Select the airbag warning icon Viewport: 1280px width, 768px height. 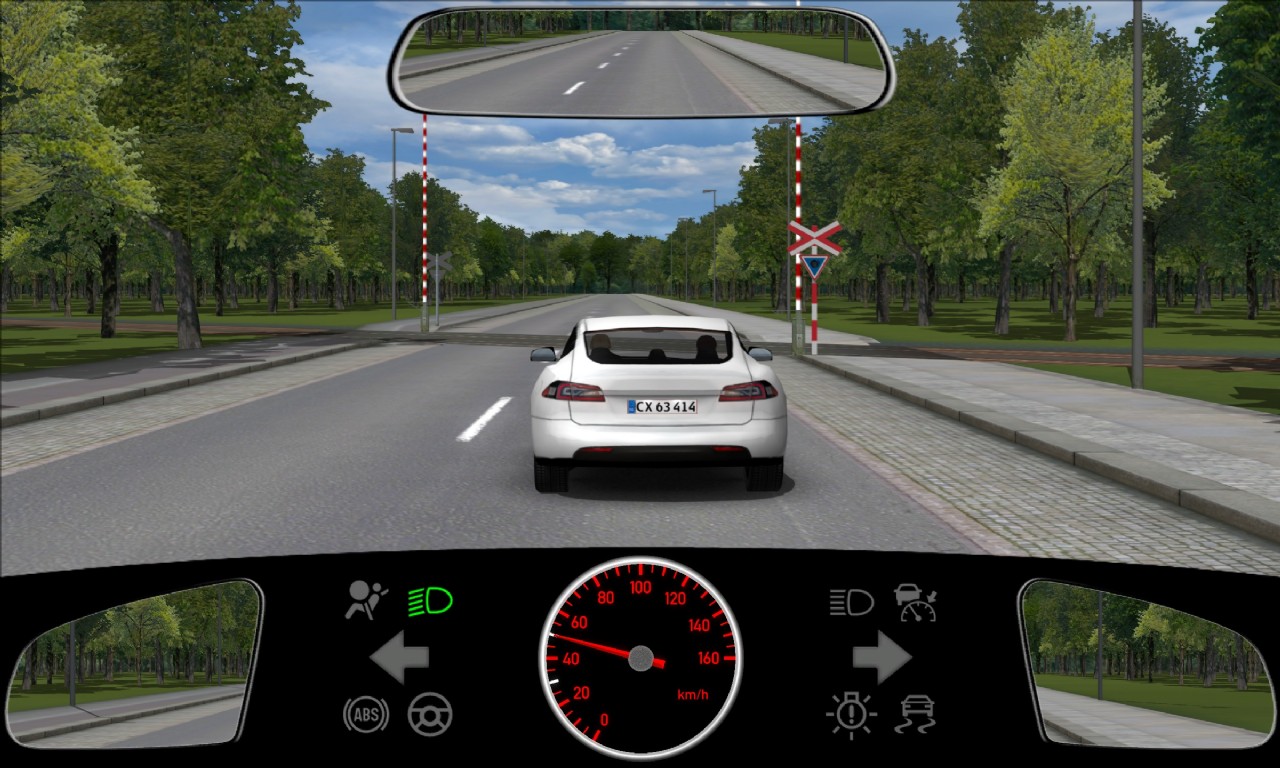(366, 601)
